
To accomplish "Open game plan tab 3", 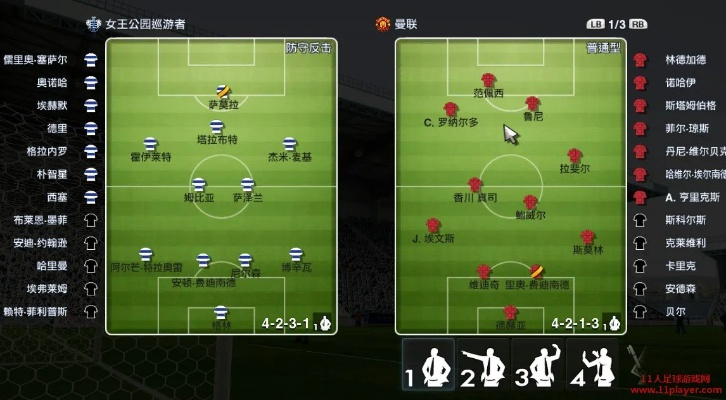I will [x=537, y=364].
